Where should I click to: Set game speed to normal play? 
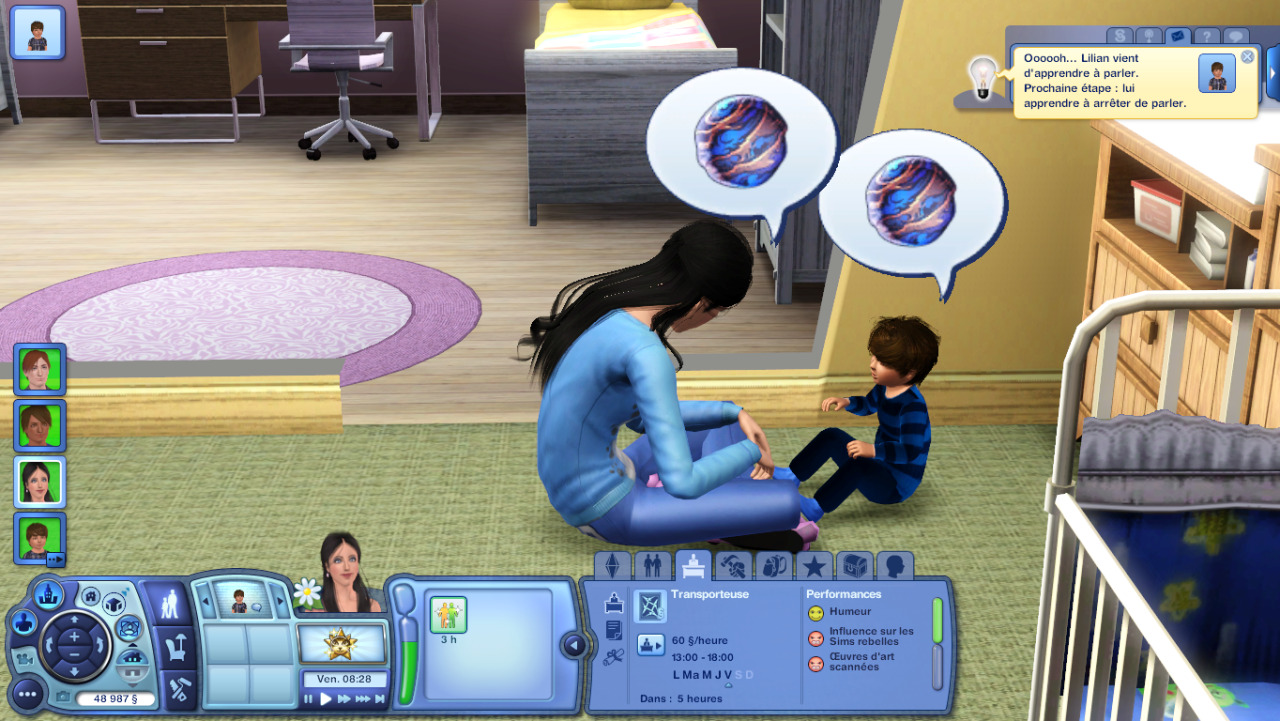tap(326, 699)
